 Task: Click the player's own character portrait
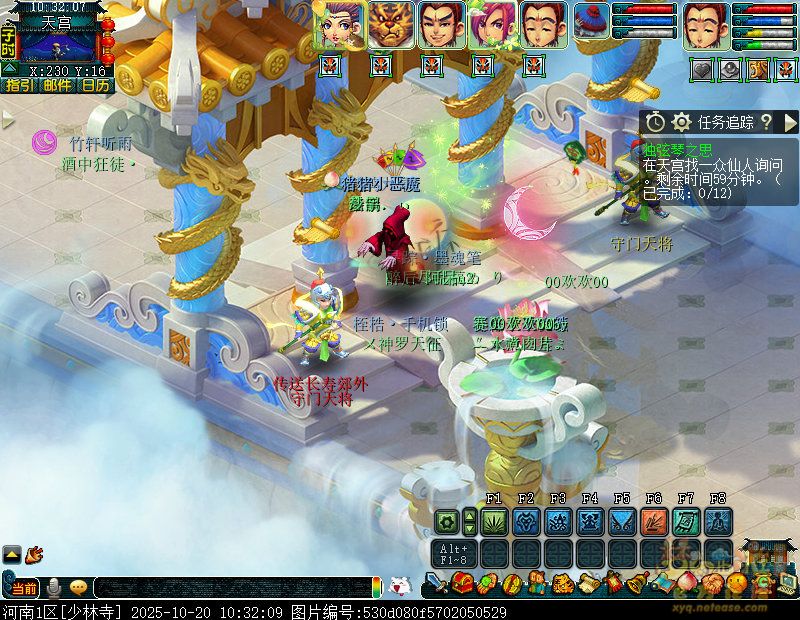tap(705, 26)
